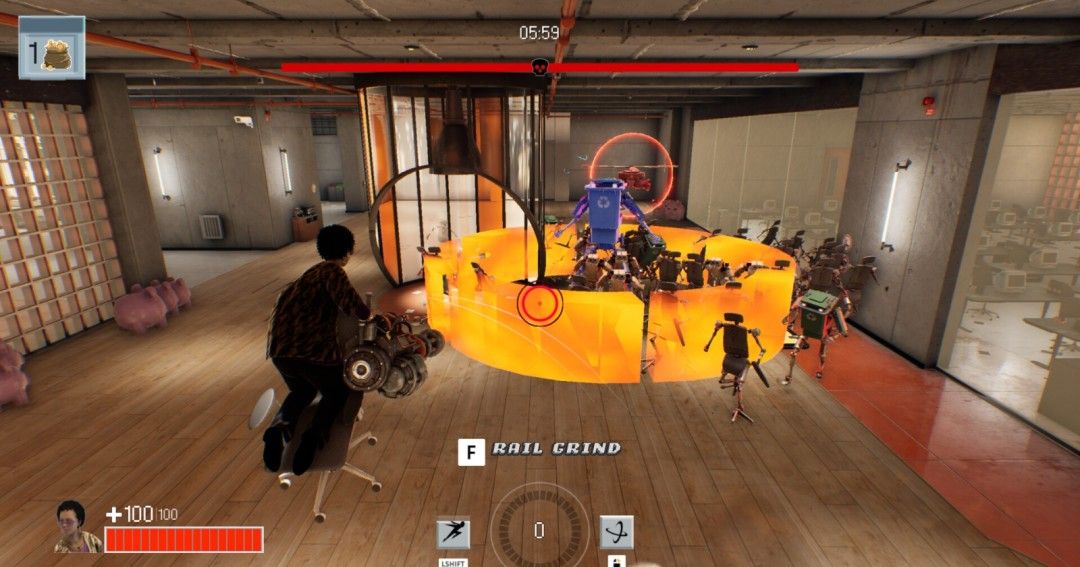Click the boss skull marker

539,67
